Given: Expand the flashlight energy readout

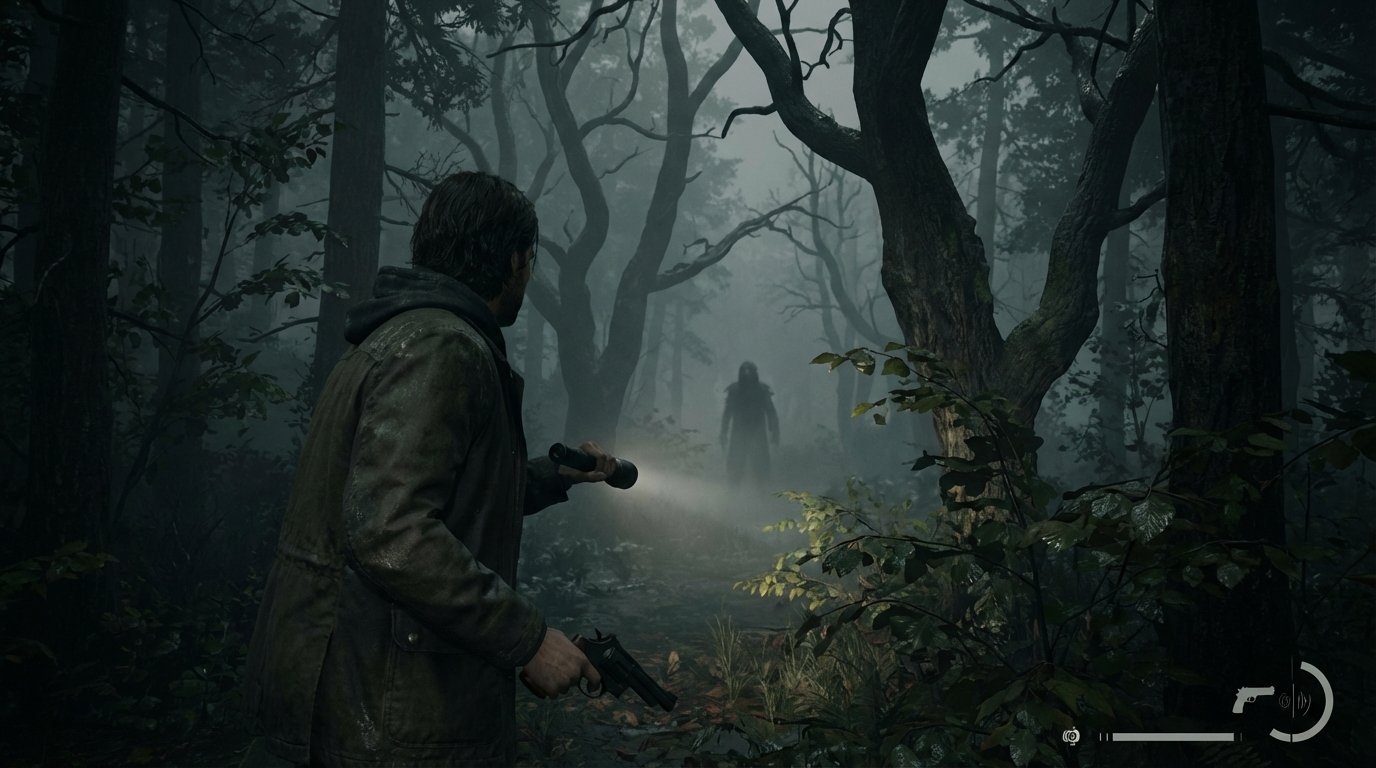Looking at the screenshot, I should 1150,737.
